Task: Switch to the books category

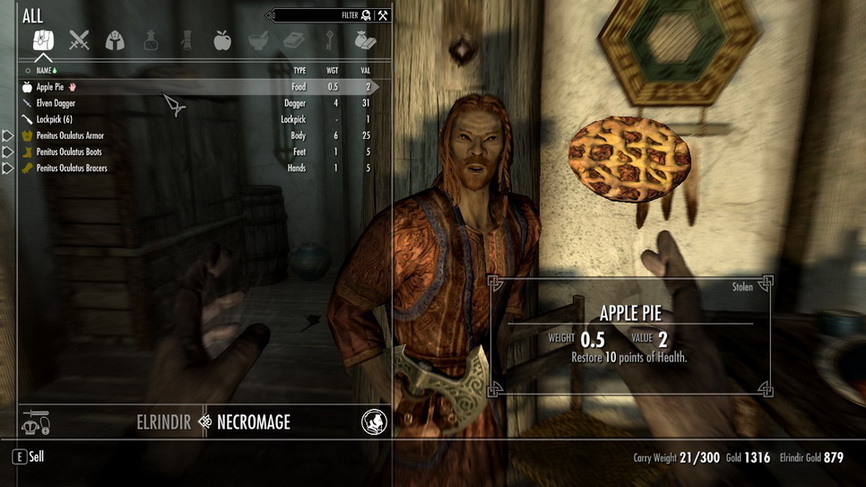Action: click(292, 41)
